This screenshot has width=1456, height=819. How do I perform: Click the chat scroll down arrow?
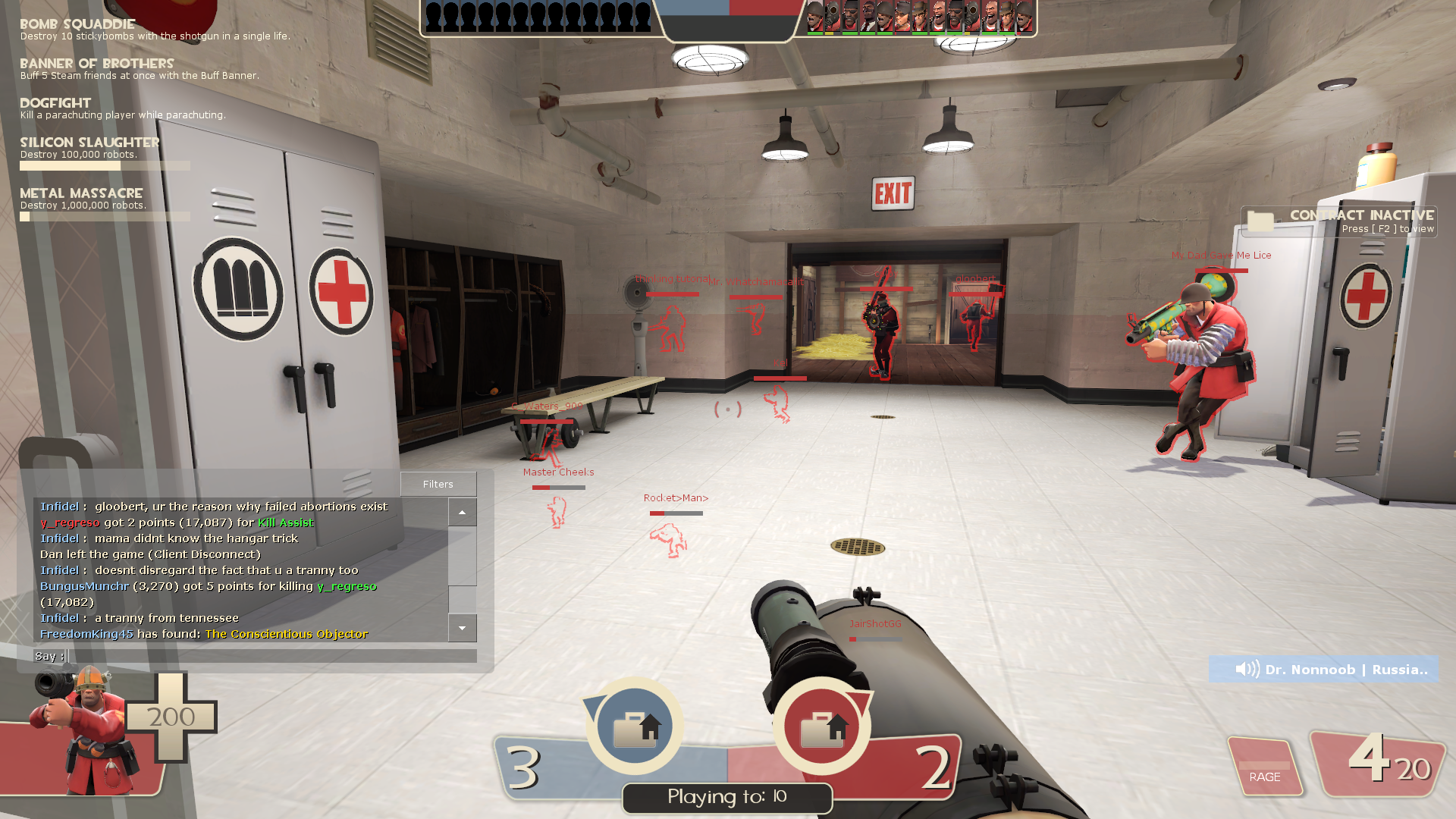point(462,628)
